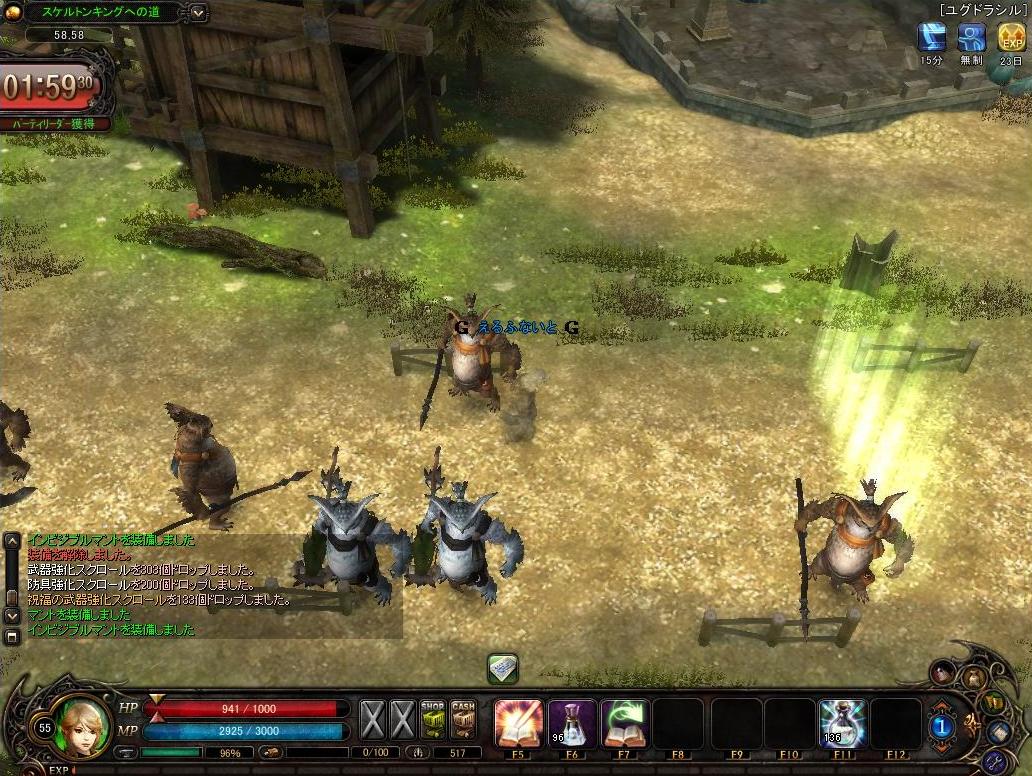Activate the F7 green arrow book skill

point(625,722)
